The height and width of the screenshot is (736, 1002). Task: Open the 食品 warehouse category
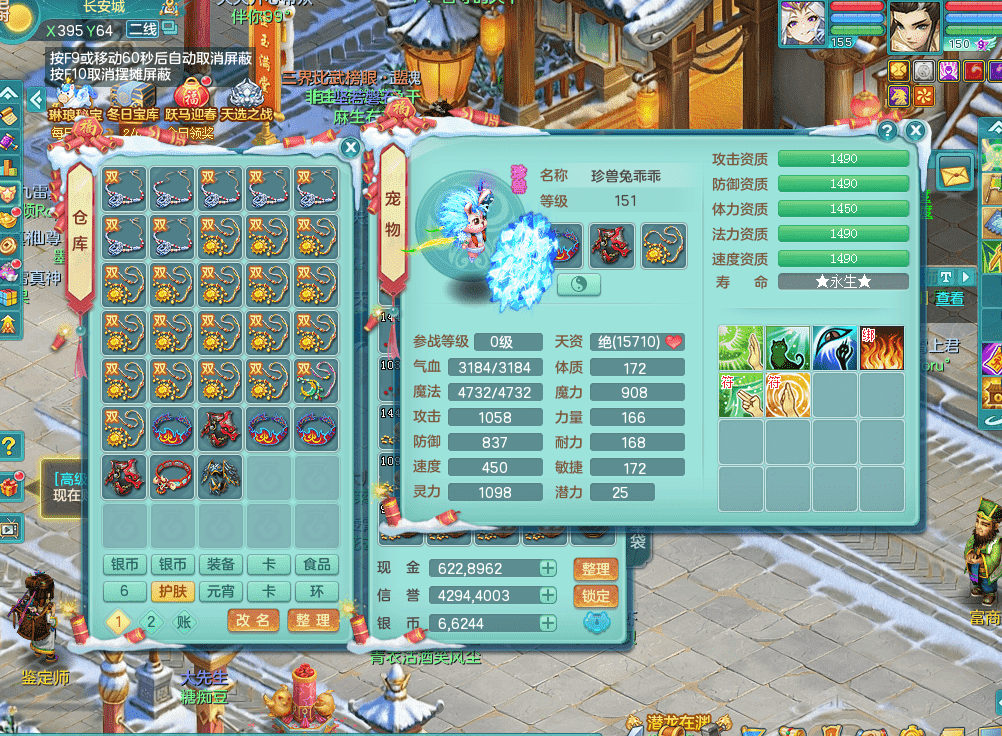click(x=317, y=565)
